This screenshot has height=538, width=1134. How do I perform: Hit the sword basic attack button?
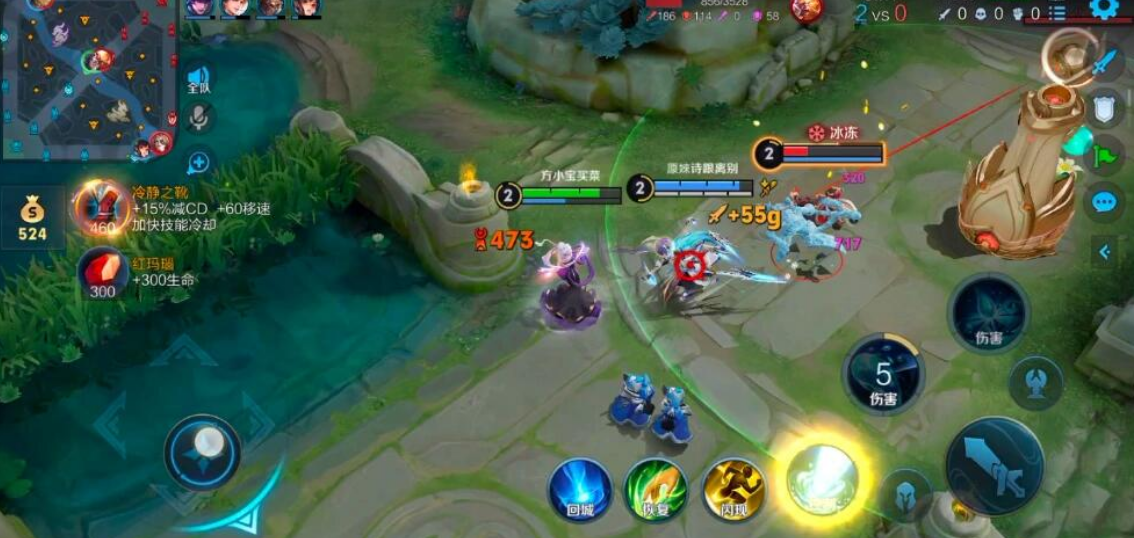click(x=994, y=466)
